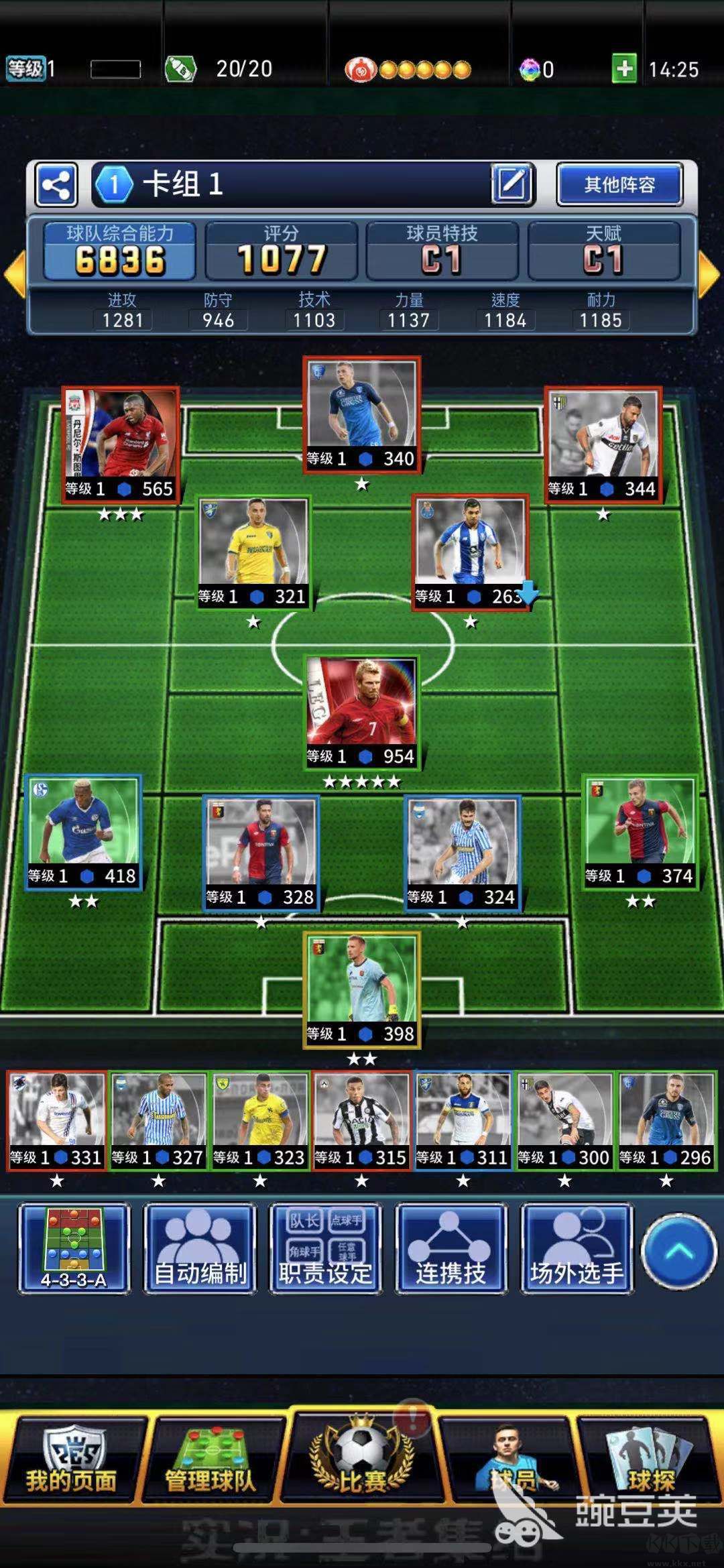Click the green plus add button

tap(624, 69)
